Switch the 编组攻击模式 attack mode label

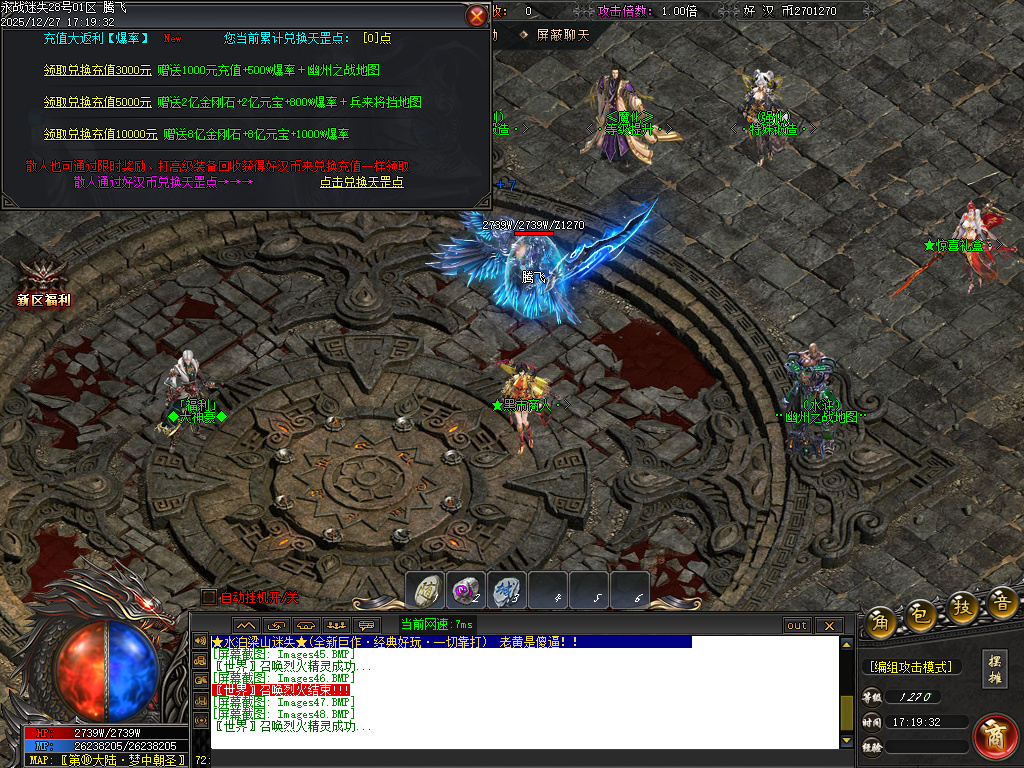pos(910,667)
